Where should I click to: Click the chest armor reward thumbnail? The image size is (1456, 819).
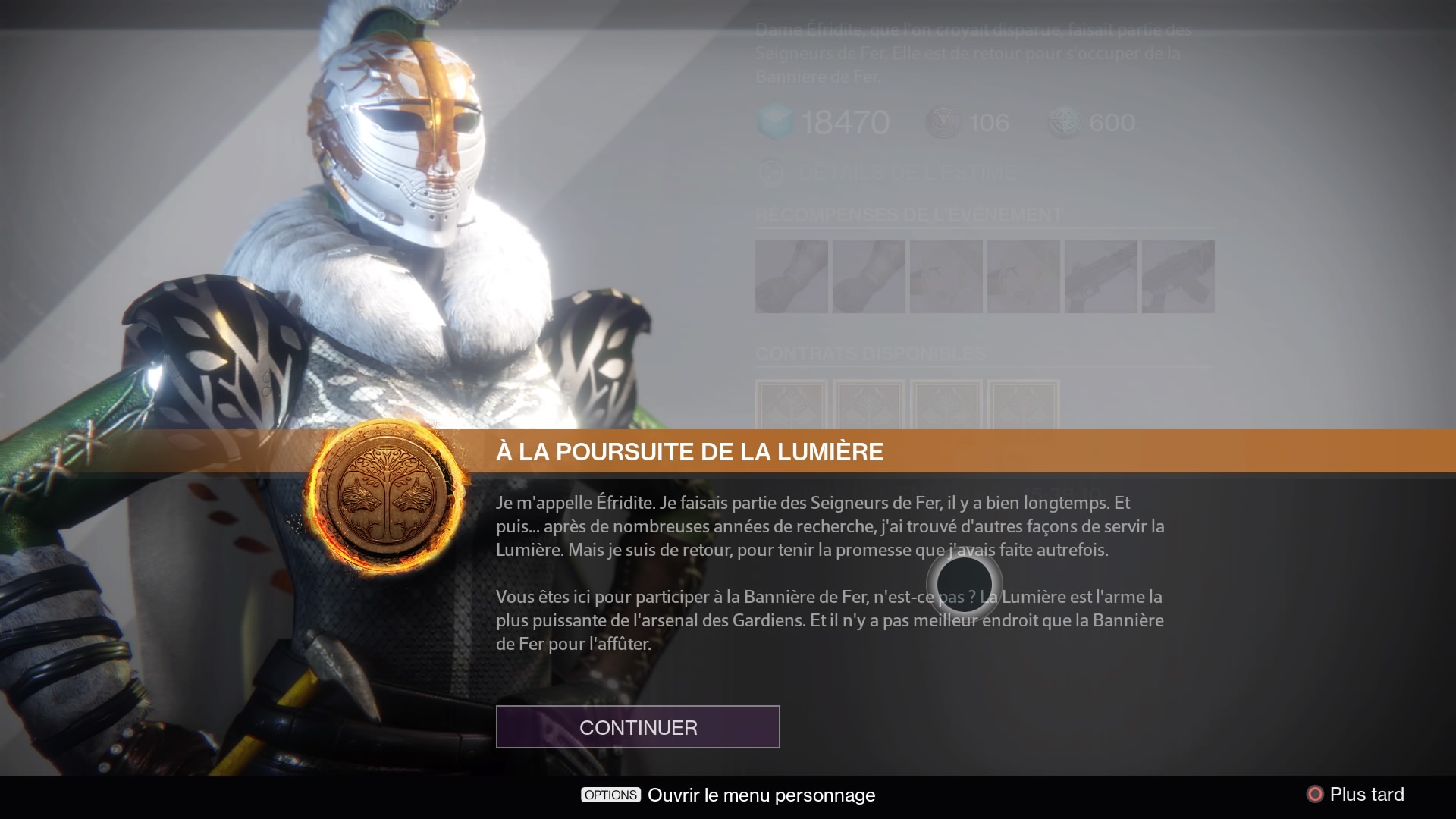(x=946, y=277)
